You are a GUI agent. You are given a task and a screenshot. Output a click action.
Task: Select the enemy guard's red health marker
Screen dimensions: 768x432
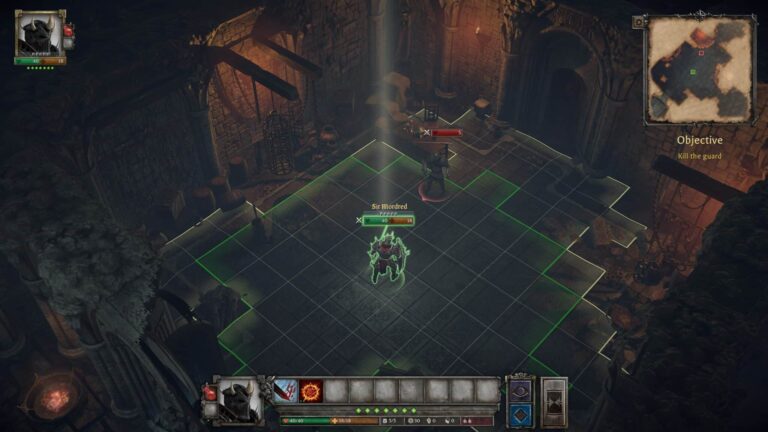click(444, 132)
